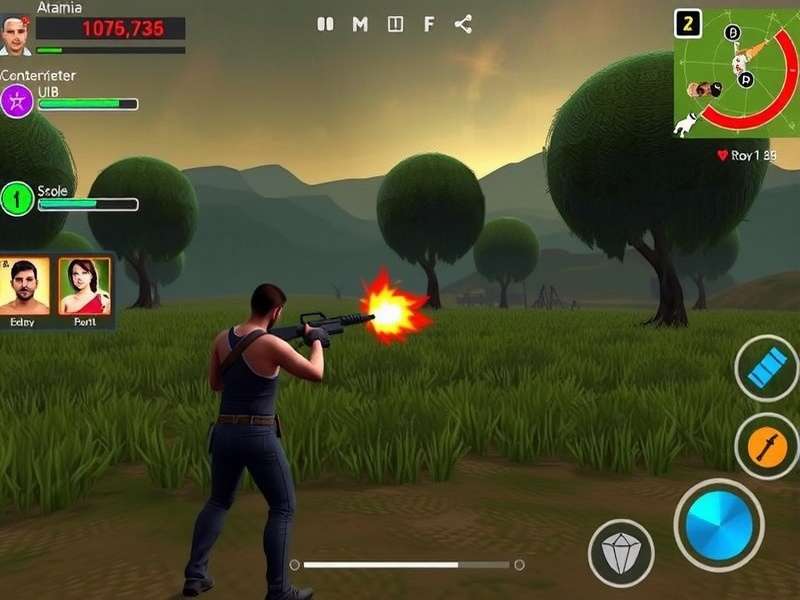Click the M button in top bar
This screenshot has width=800, height=600.
360,25
